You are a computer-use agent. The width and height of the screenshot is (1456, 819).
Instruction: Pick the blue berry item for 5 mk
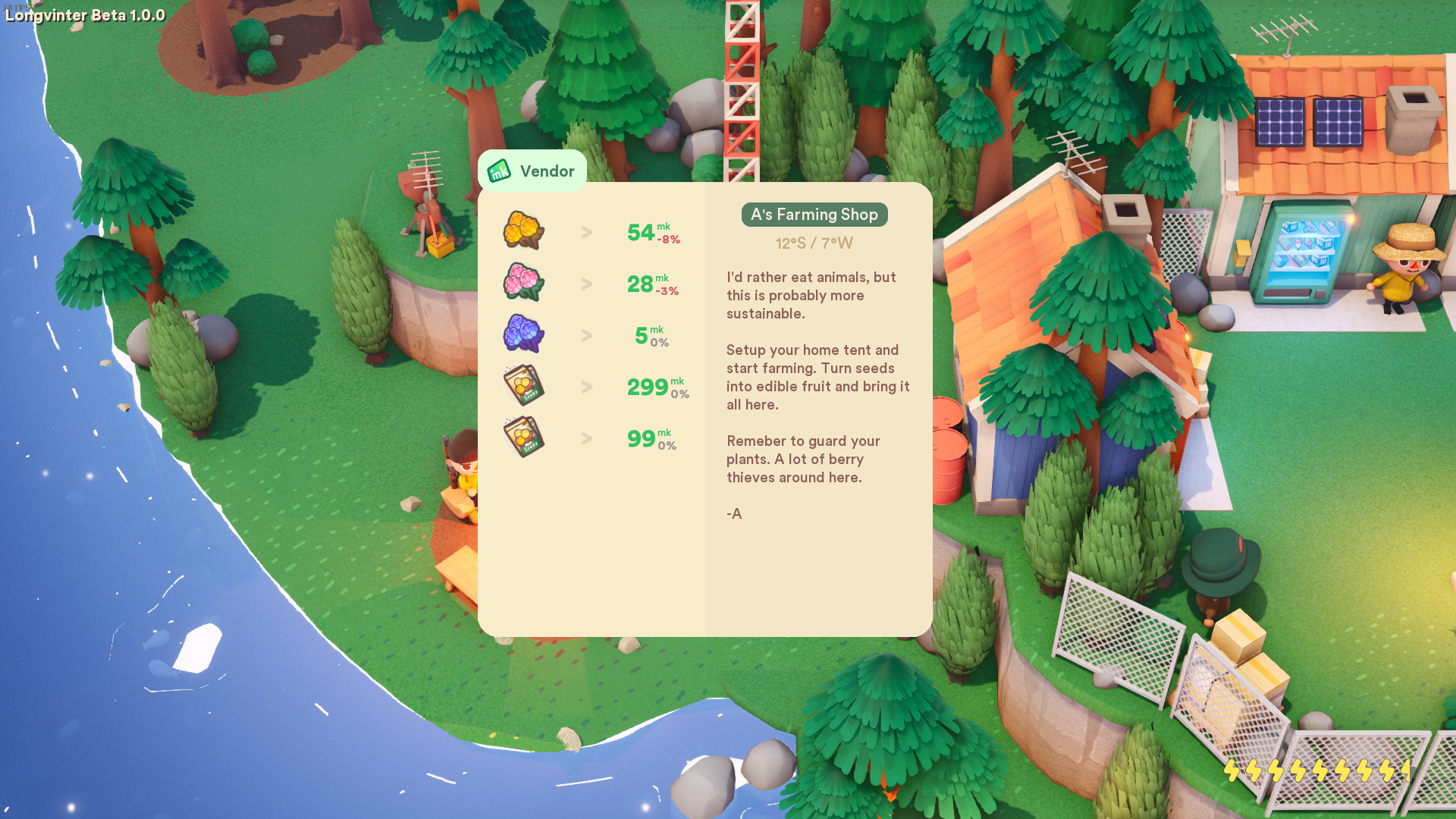523,334
